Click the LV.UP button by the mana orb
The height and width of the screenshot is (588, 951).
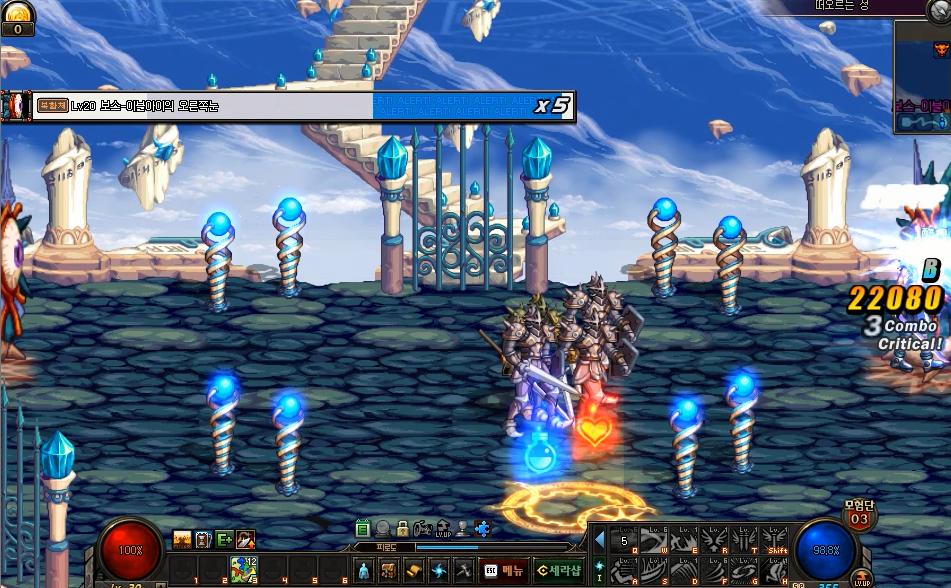[x=862, y=578]
